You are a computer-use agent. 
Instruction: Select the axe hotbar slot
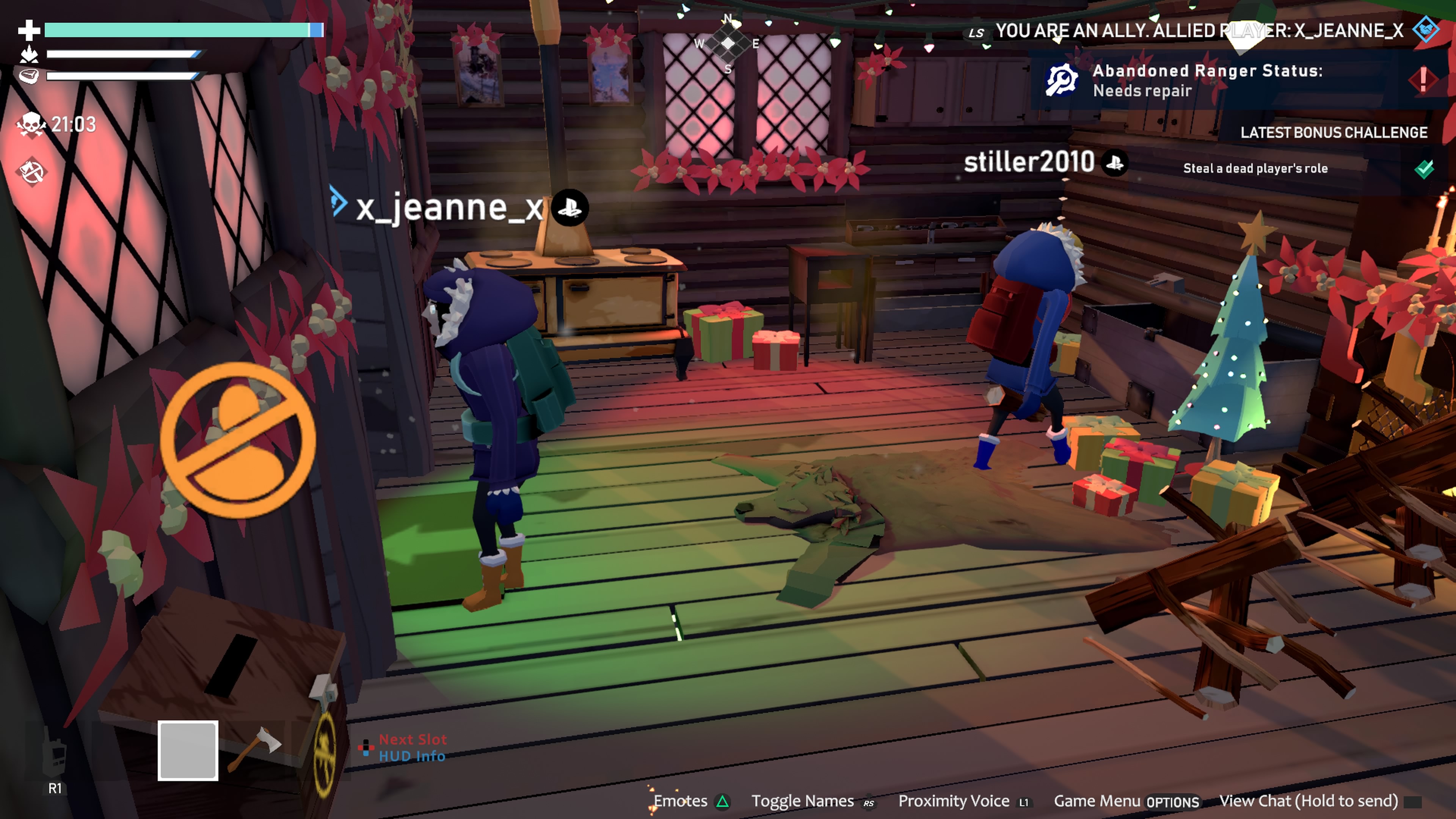(254, 749)
